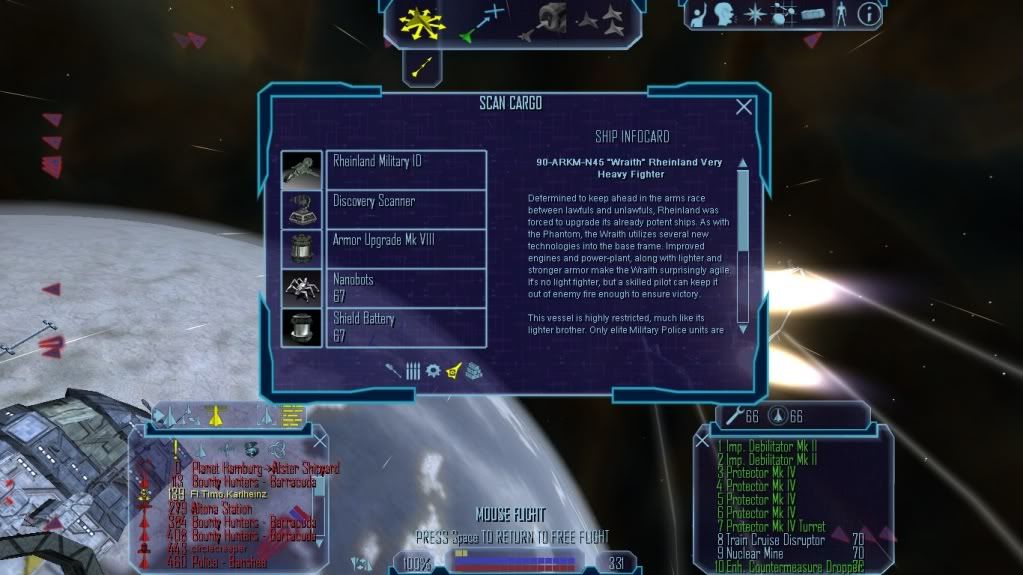
Task: Engage the Go To maneuver icon
Action: tap(484, 22)
